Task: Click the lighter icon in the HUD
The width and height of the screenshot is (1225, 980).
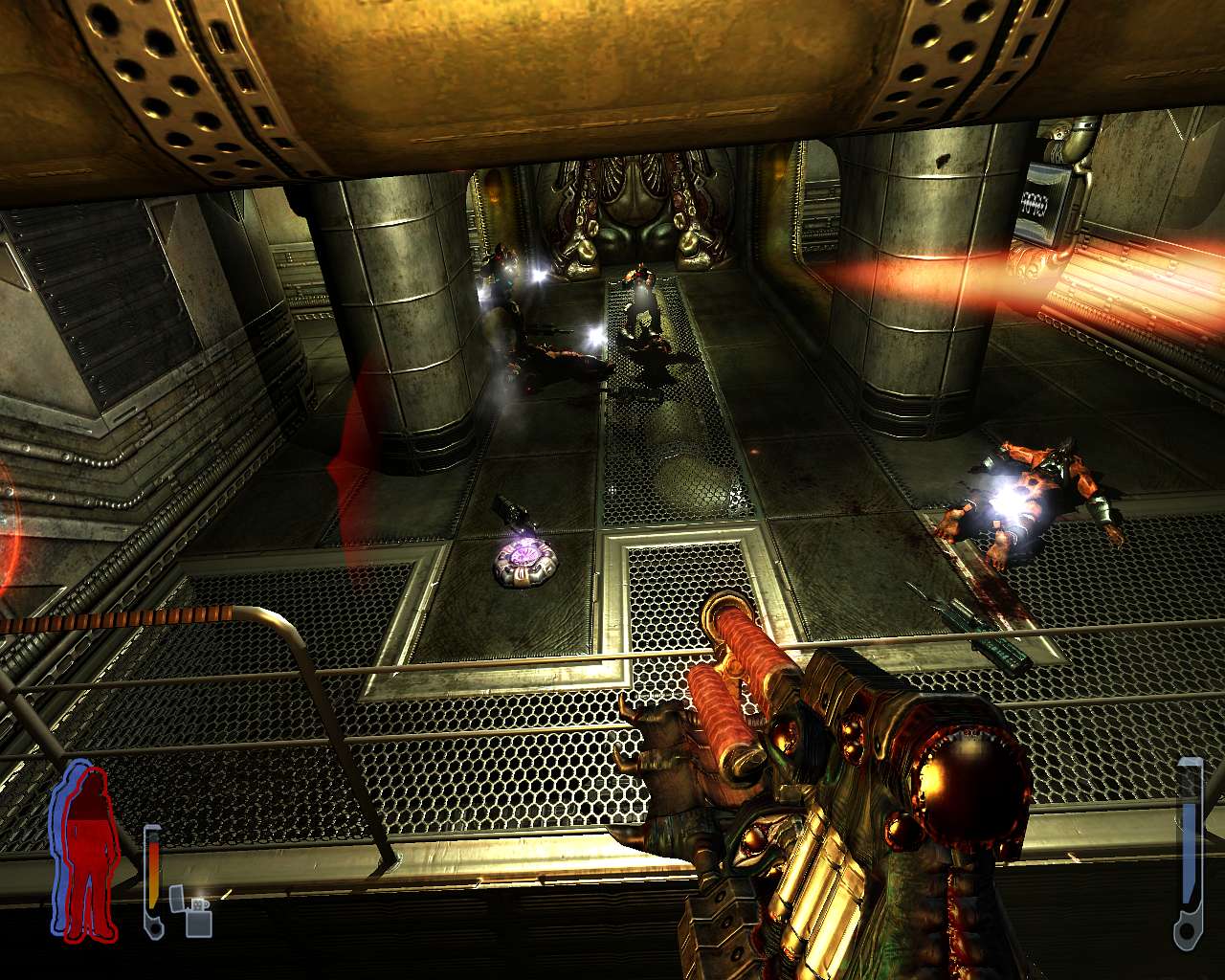Action: pos(189,910)
